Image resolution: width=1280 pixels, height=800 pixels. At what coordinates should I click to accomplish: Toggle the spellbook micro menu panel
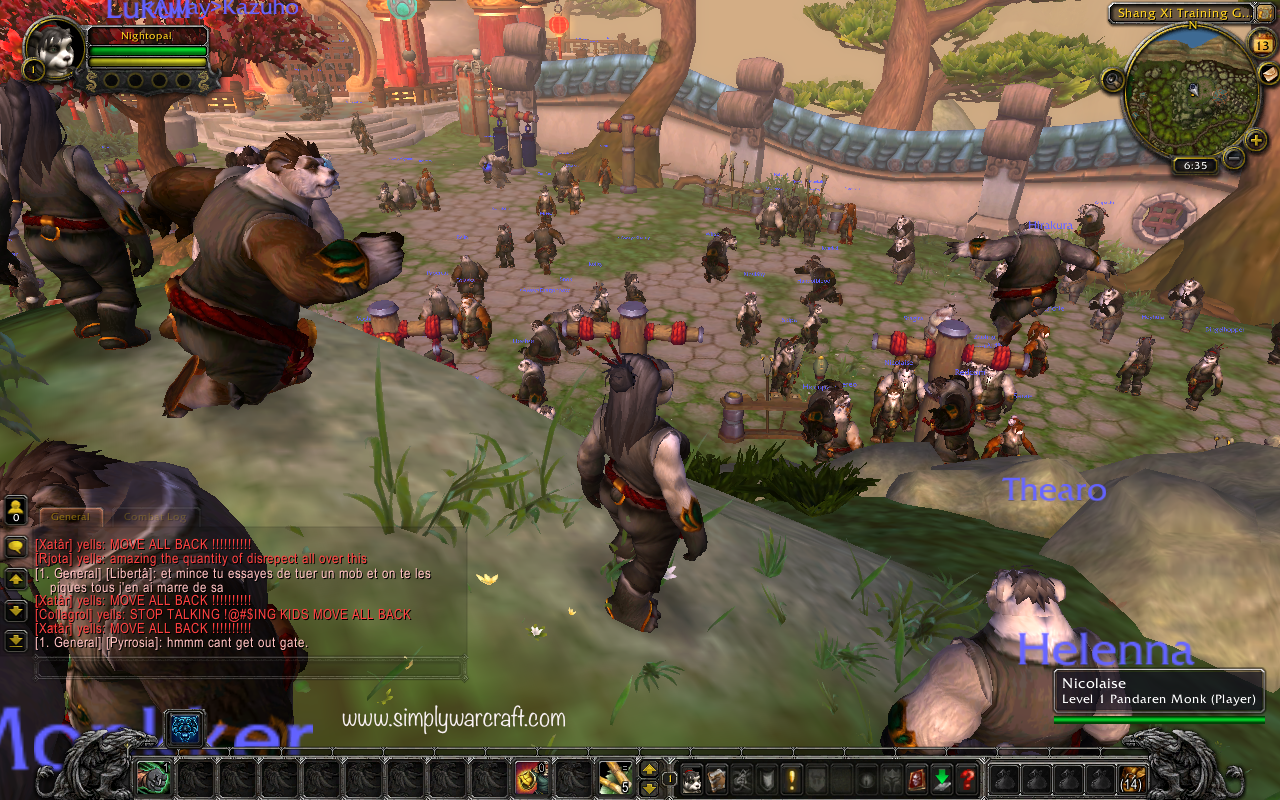point(716,777)
